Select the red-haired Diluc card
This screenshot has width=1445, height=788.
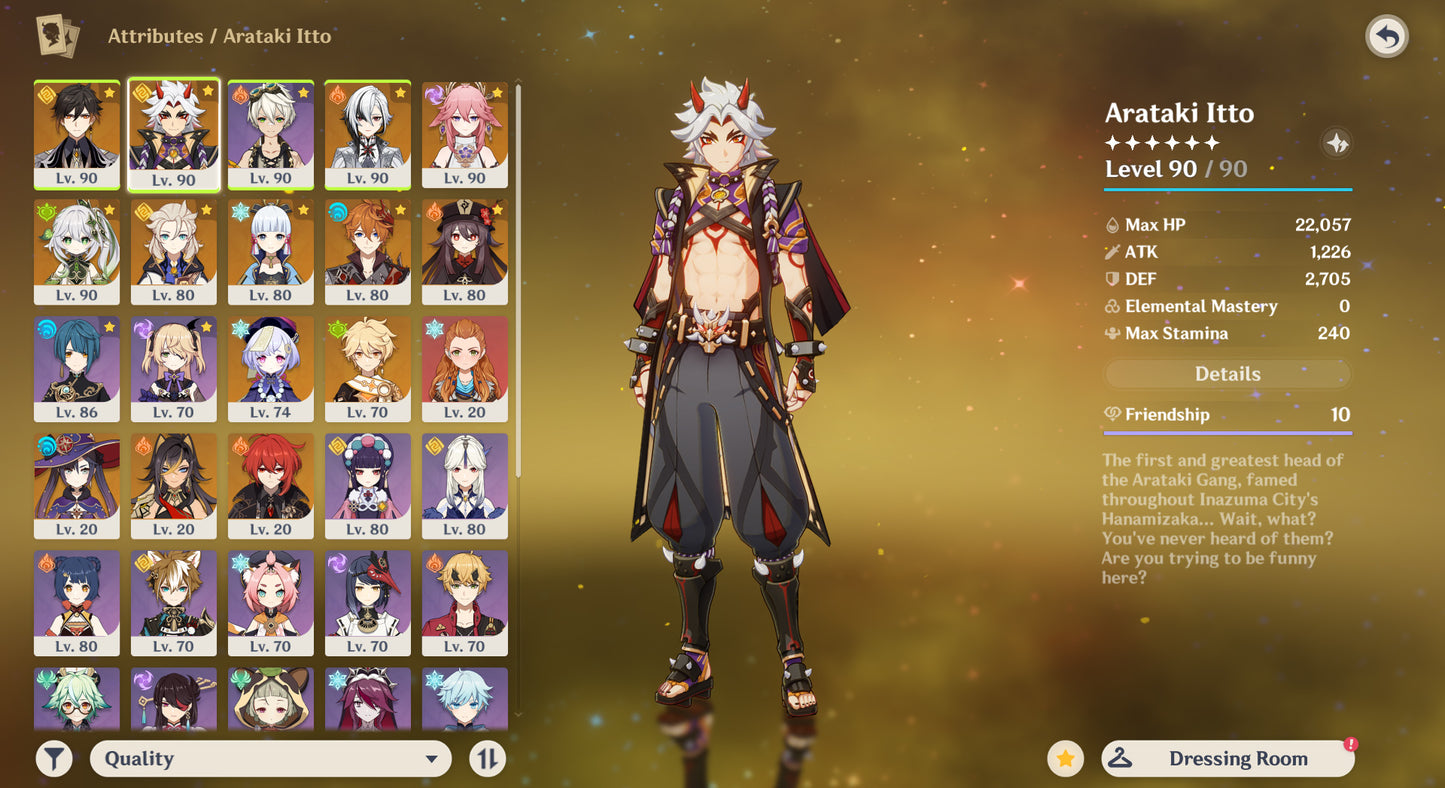pos(270,486)
